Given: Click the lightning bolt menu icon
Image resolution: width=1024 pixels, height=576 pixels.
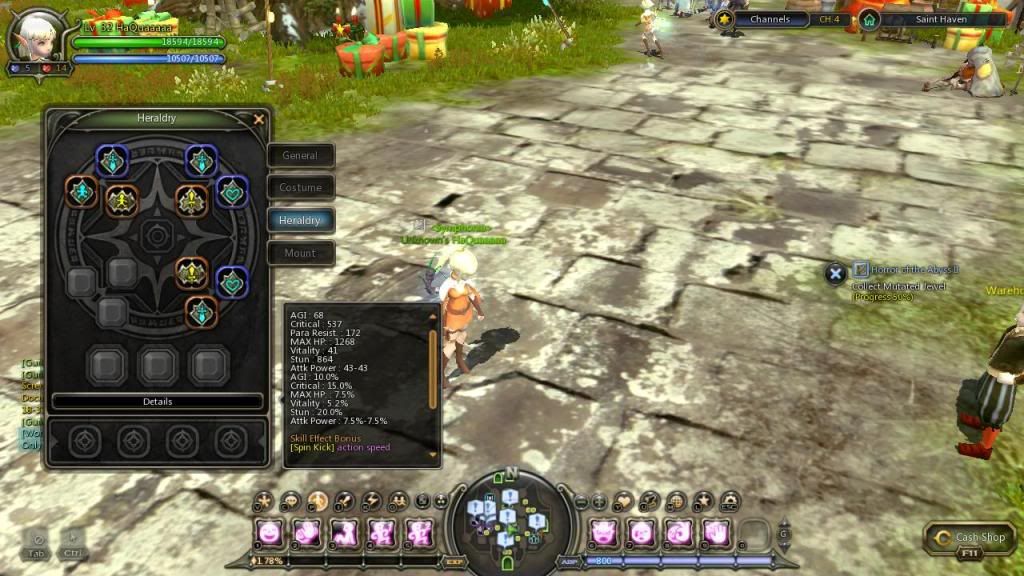Looking at the screenshot, I should point(371,501).
